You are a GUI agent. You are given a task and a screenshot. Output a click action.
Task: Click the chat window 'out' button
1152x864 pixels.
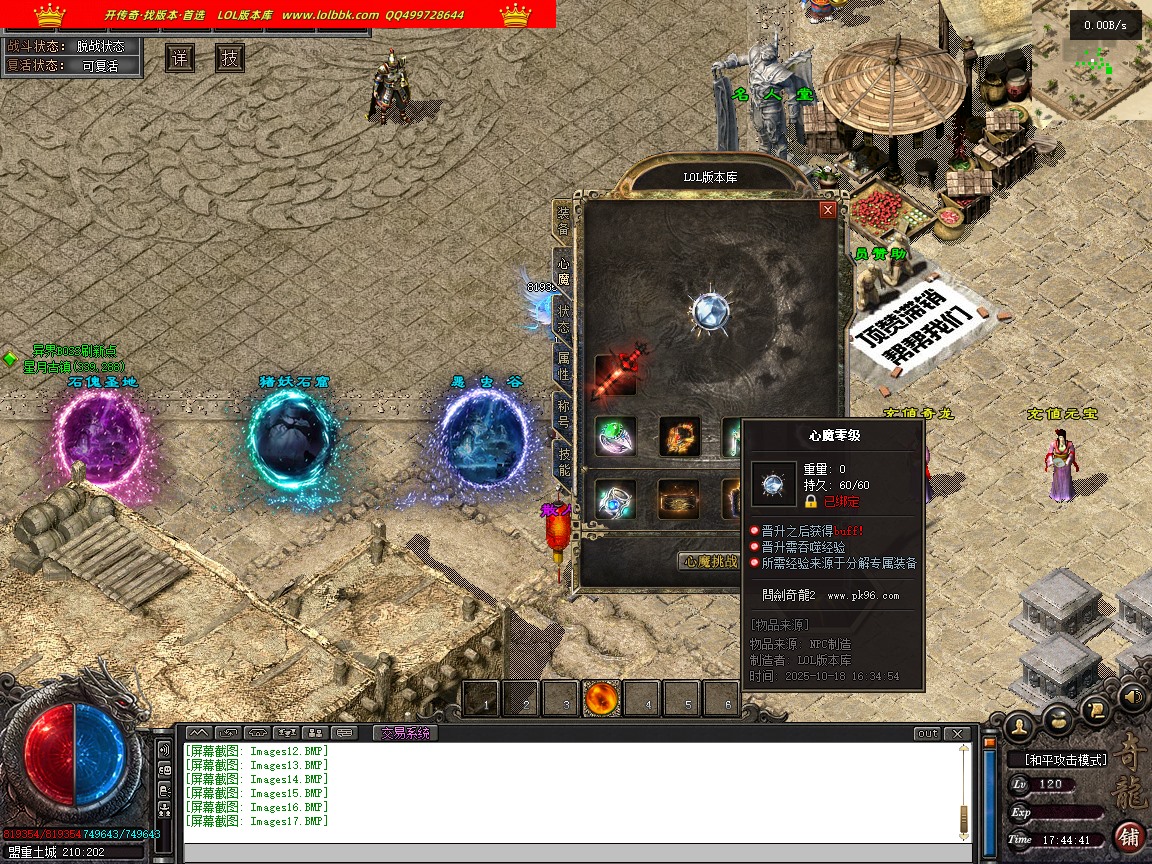[927, 734]
